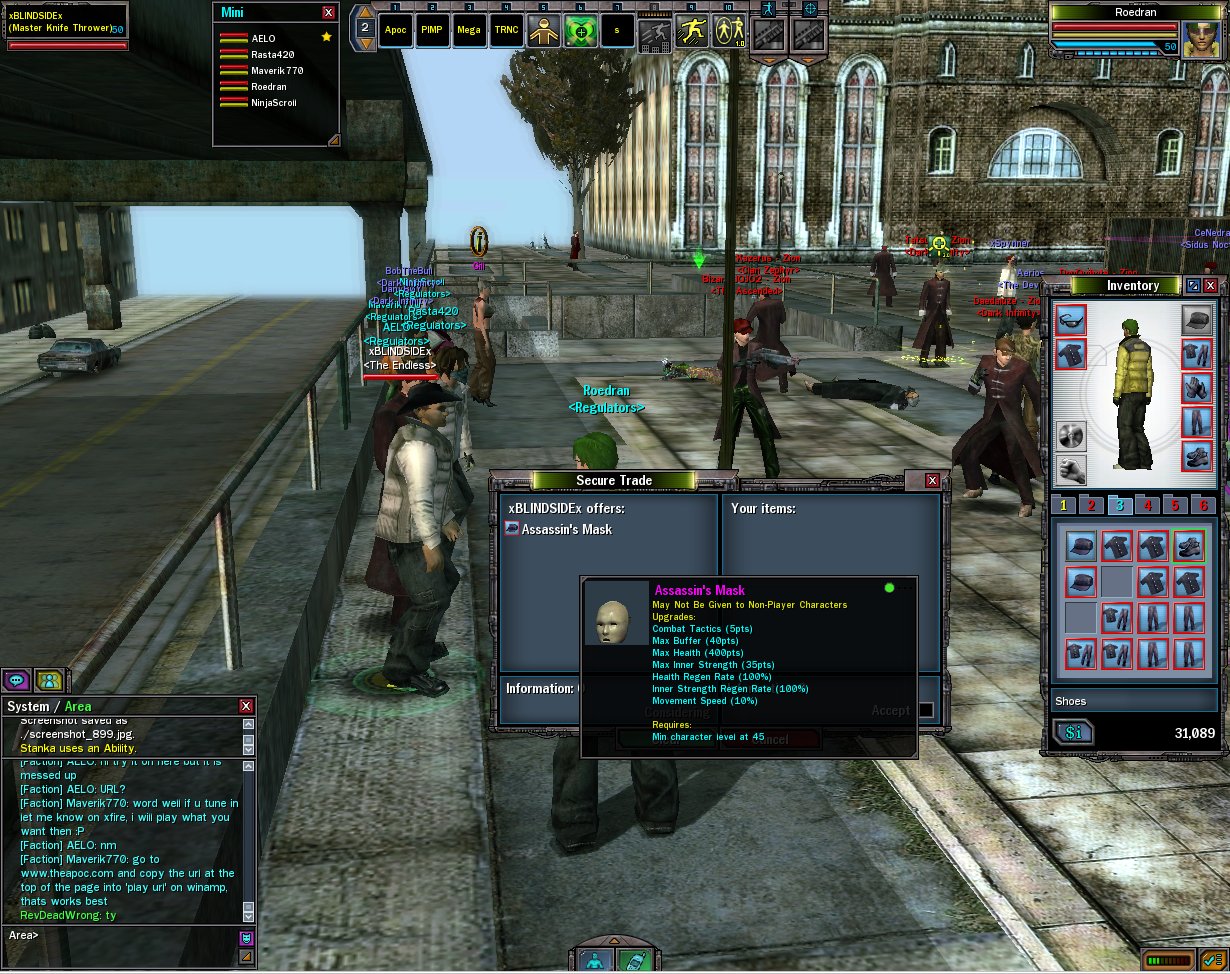This screenshot has height=974, width=1230.
Task: Close the Secure Trade window
Action: [x=932, y=481]
